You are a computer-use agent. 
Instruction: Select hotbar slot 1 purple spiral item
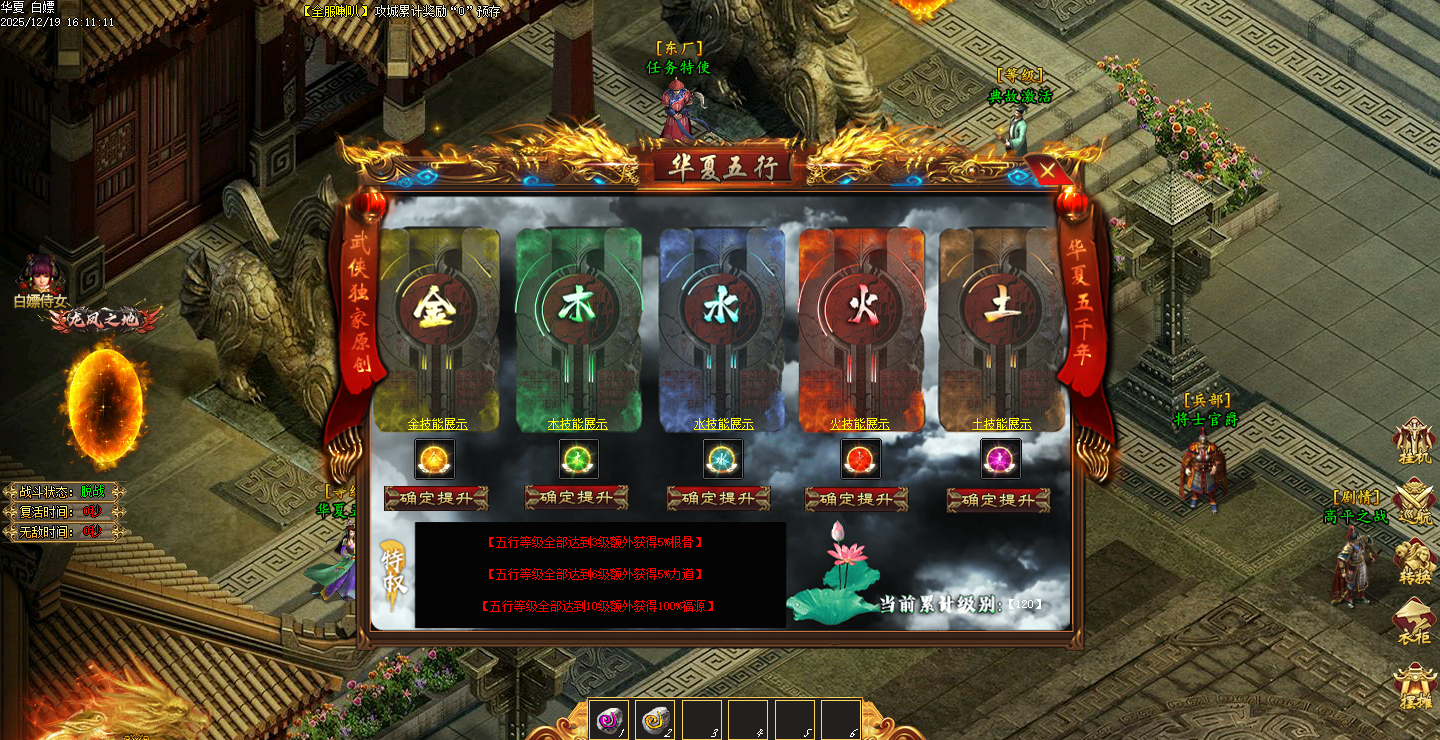coord(610,719)
